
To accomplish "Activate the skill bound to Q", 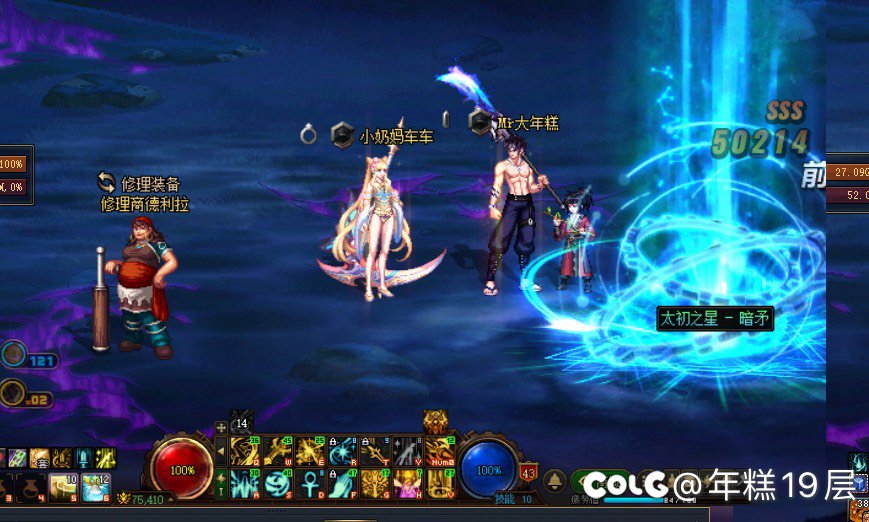I will (245, 452).
